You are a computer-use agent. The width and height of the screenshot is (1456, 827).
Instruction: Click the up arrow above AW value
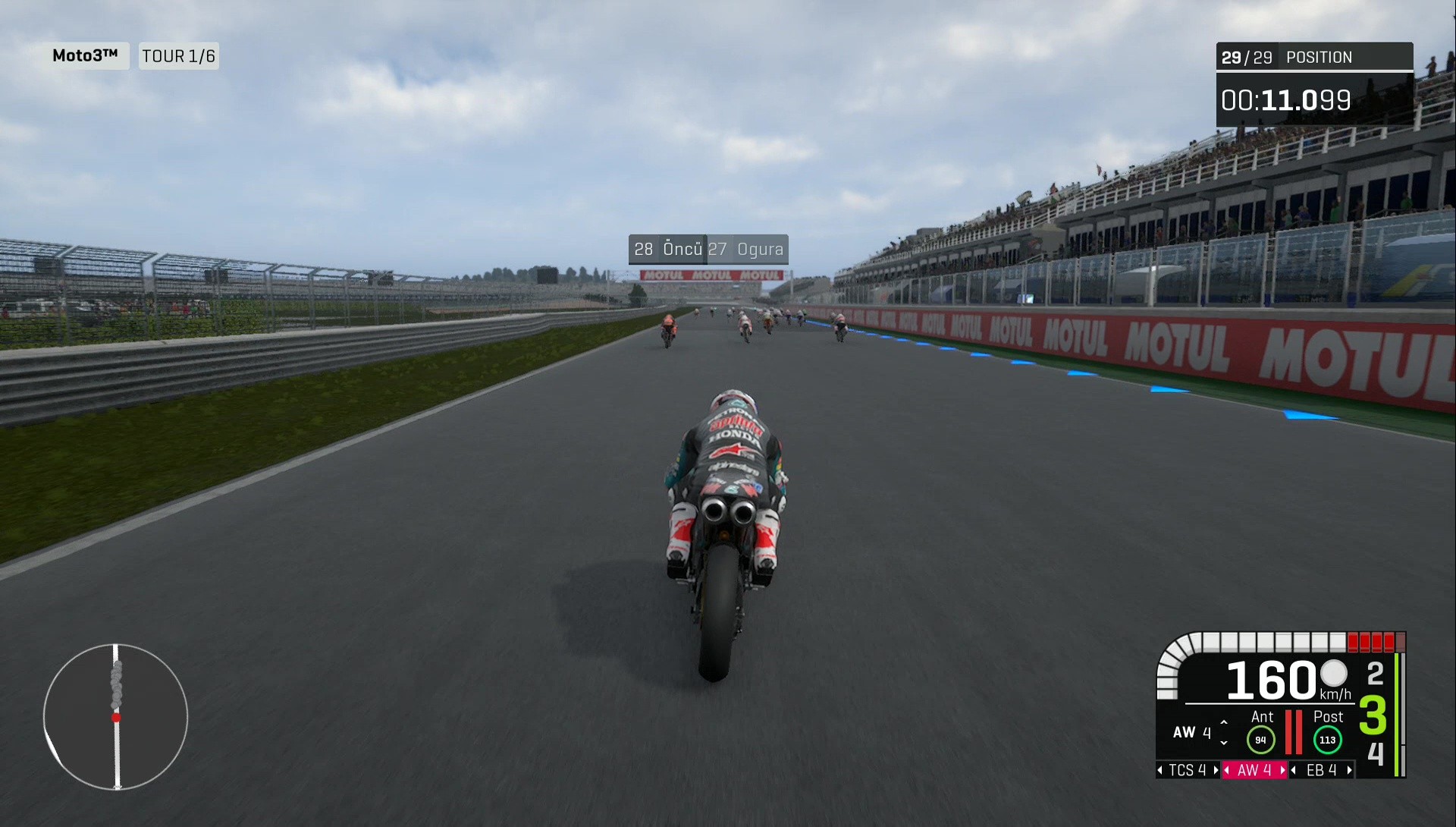click(1224, 721)
